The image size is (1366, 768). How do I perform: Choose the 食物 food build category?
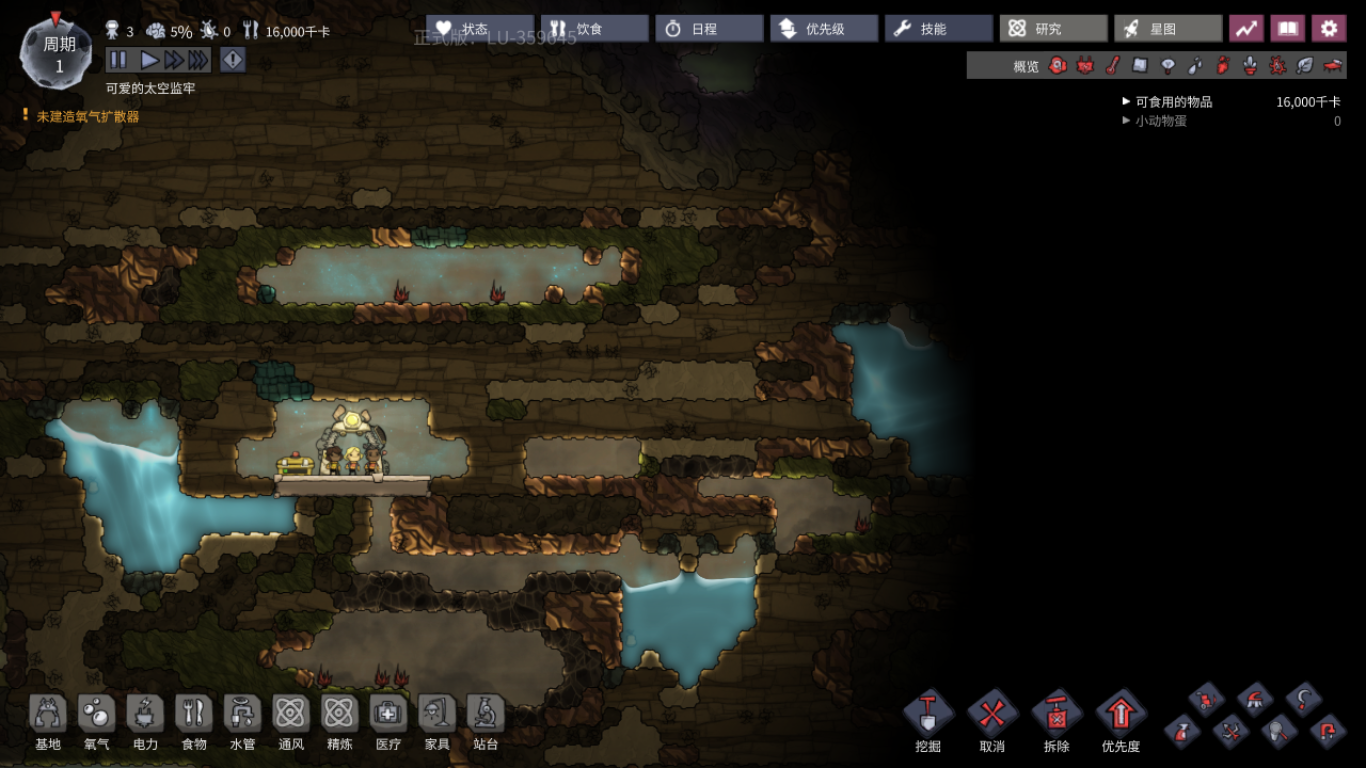[x=194, y=722]
